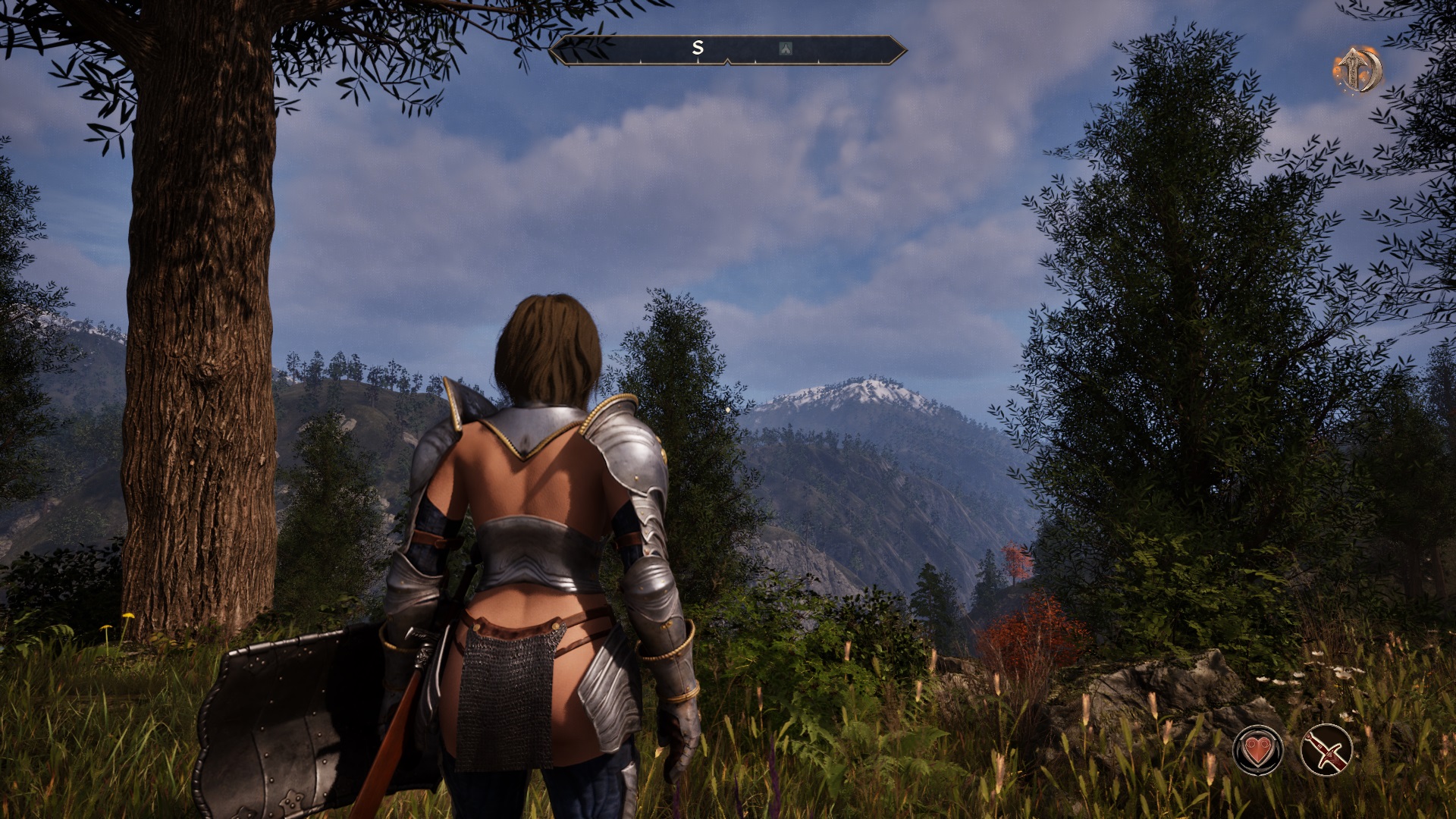Image resolution: width=1456 pixels, height=819 pixels.
Task: Click the heart shield icon
Action: [1257, 750]
